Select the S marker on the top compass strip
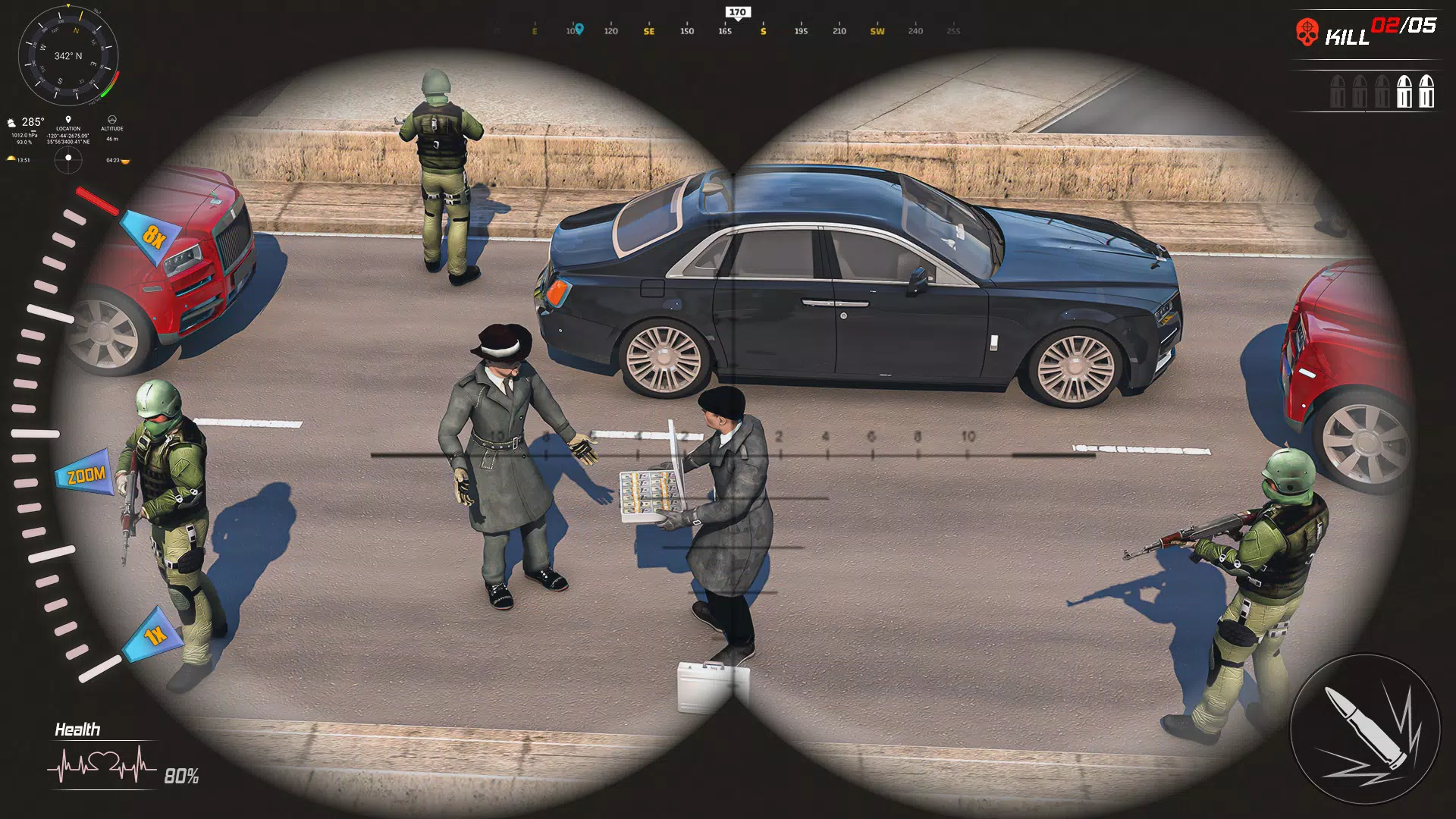 pyautogui.click(x=763, y=32)
